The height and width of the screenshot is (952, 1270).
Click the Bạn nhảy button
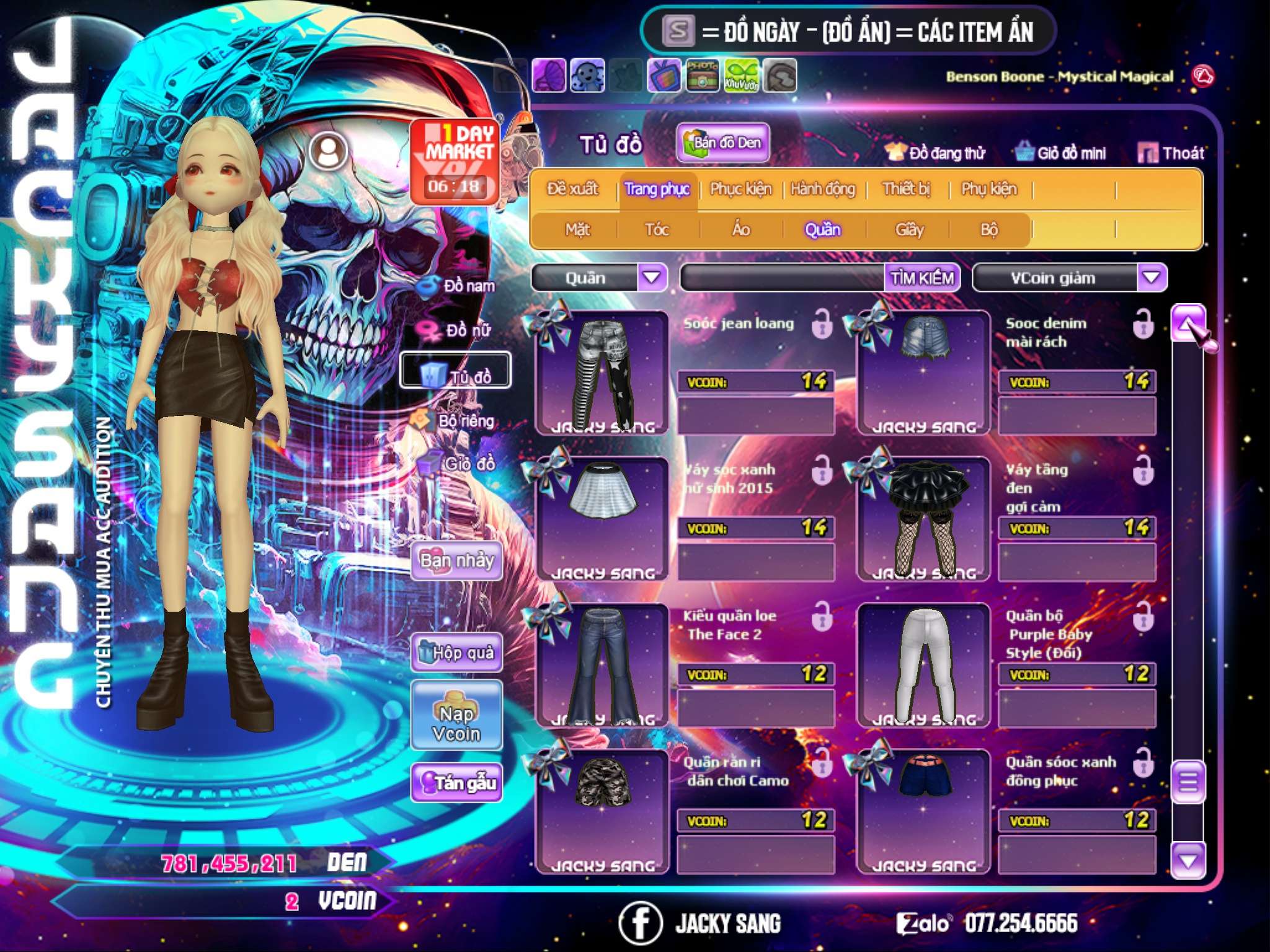(457, 561)
